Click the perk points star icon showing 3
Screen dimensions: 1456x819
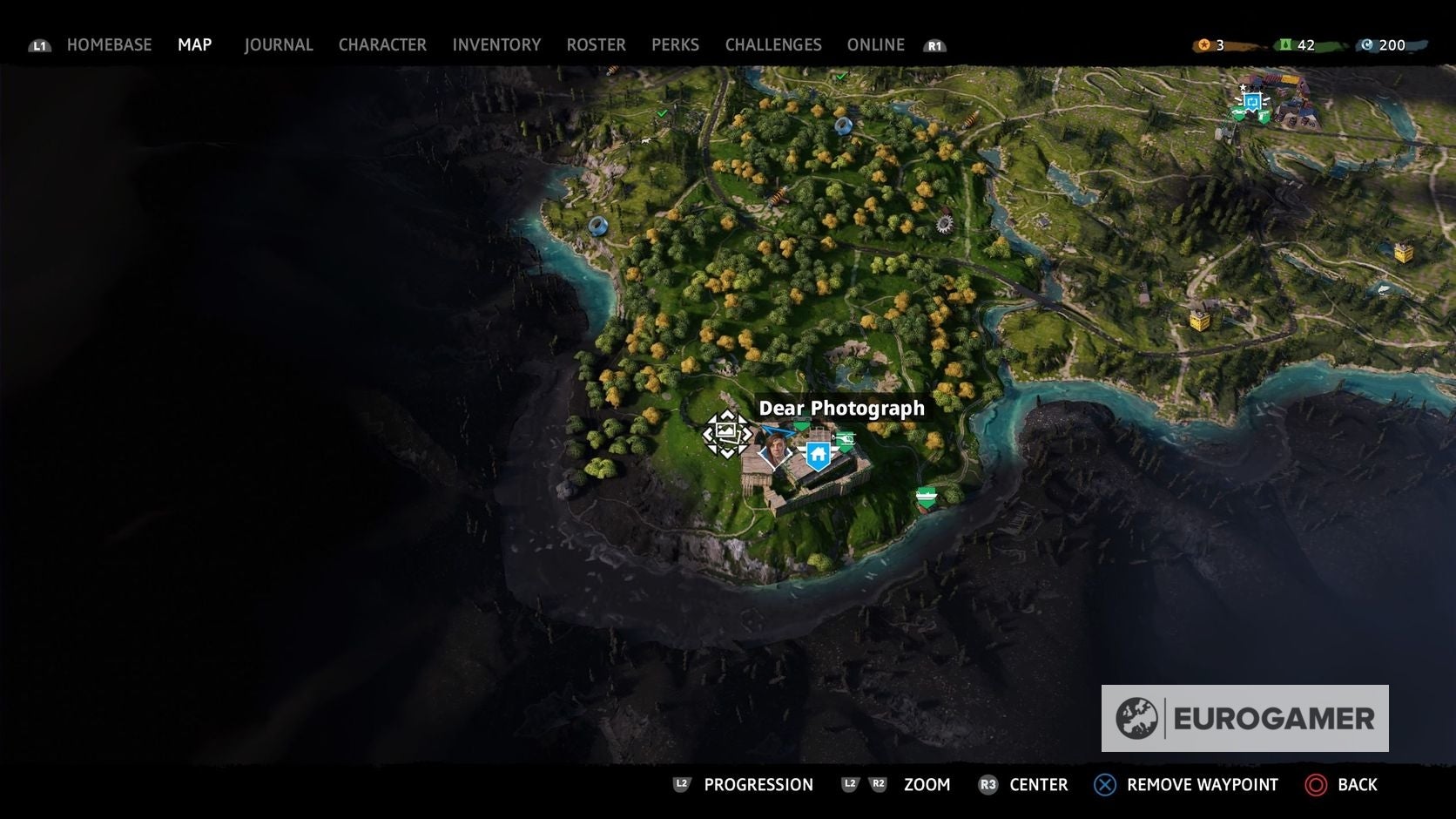1204,44
